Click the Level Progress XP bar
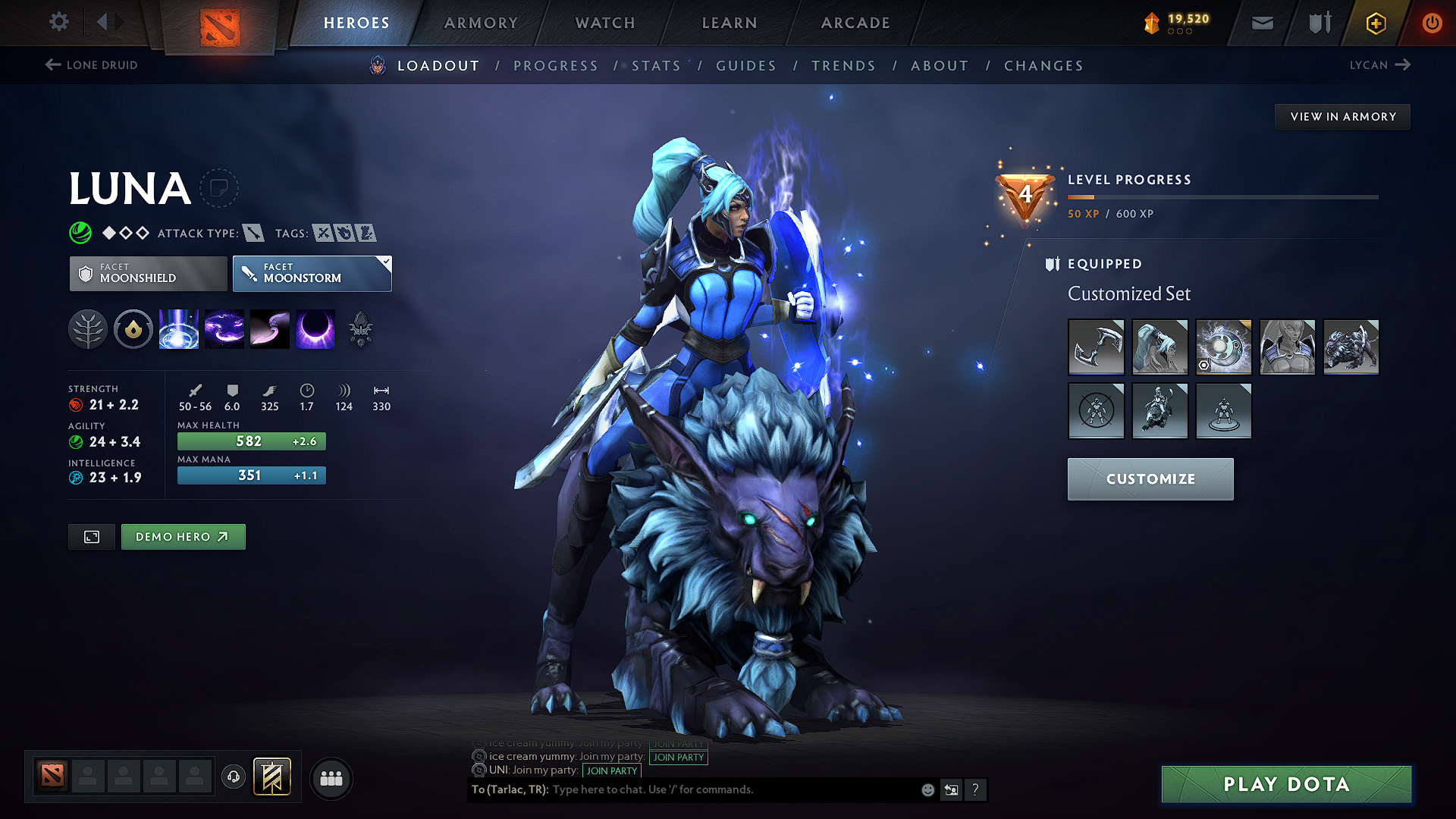The width and height of the screenshot is (1456, 819). (x=1221, y=197)
